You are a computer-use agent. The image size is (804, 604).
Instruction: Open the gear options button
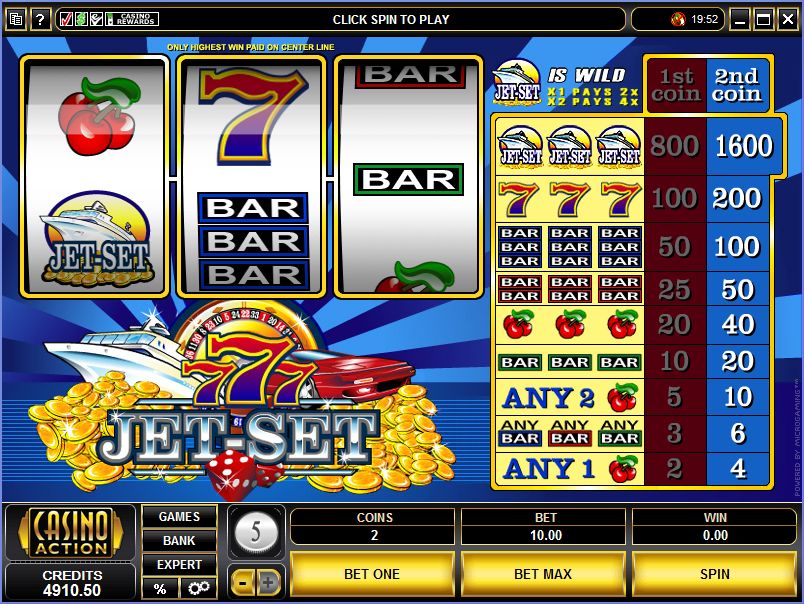coord(197,589)
